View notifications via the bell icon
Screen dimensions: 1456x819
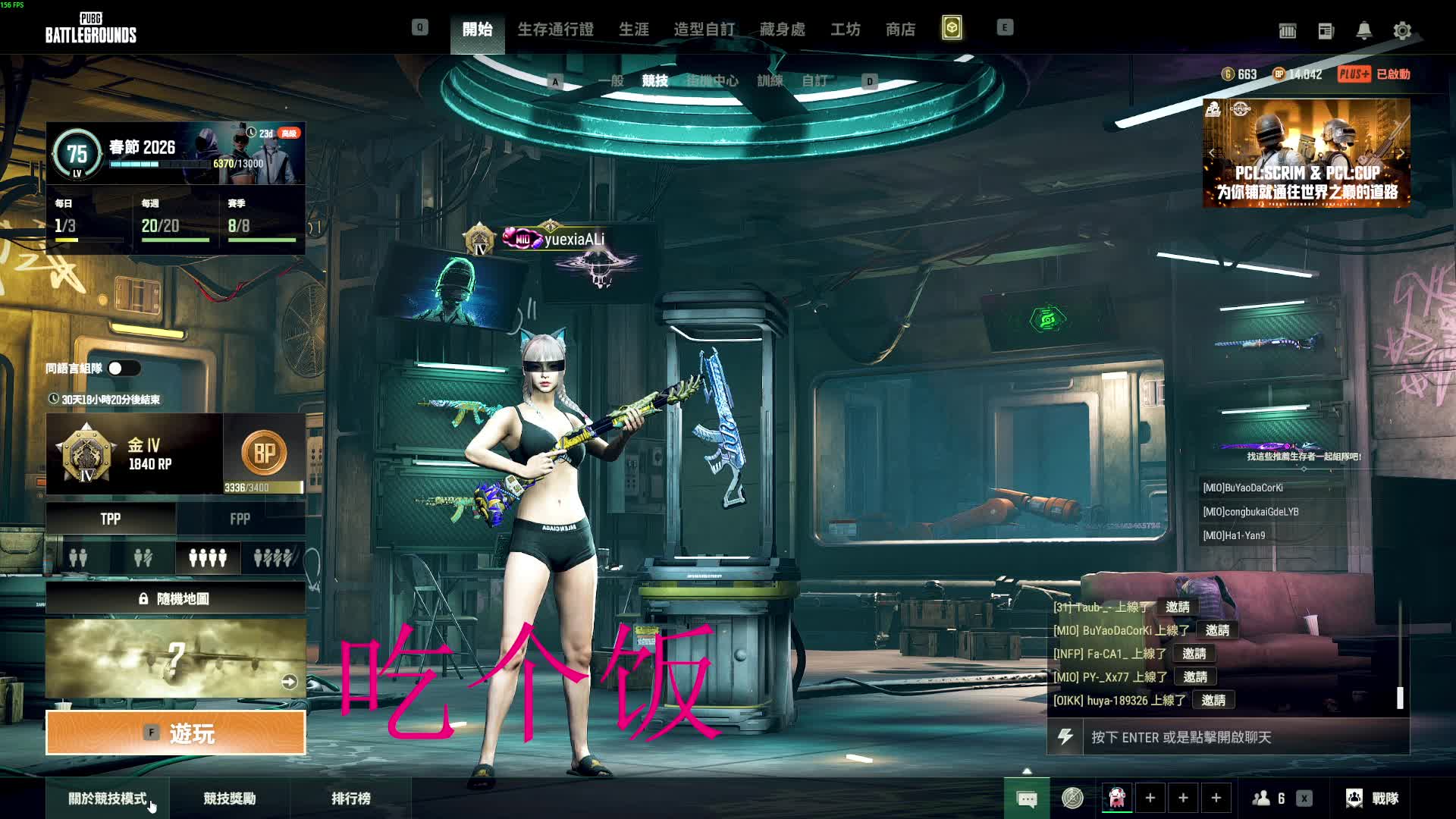(x=1363, y=30)
